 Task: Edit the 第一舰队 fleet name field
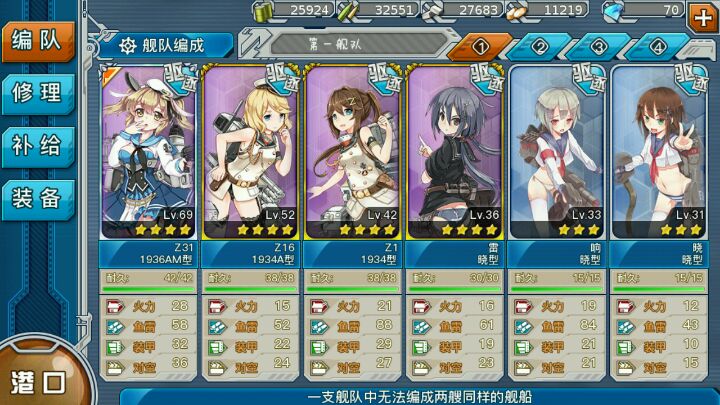click(x=345, y=45)
